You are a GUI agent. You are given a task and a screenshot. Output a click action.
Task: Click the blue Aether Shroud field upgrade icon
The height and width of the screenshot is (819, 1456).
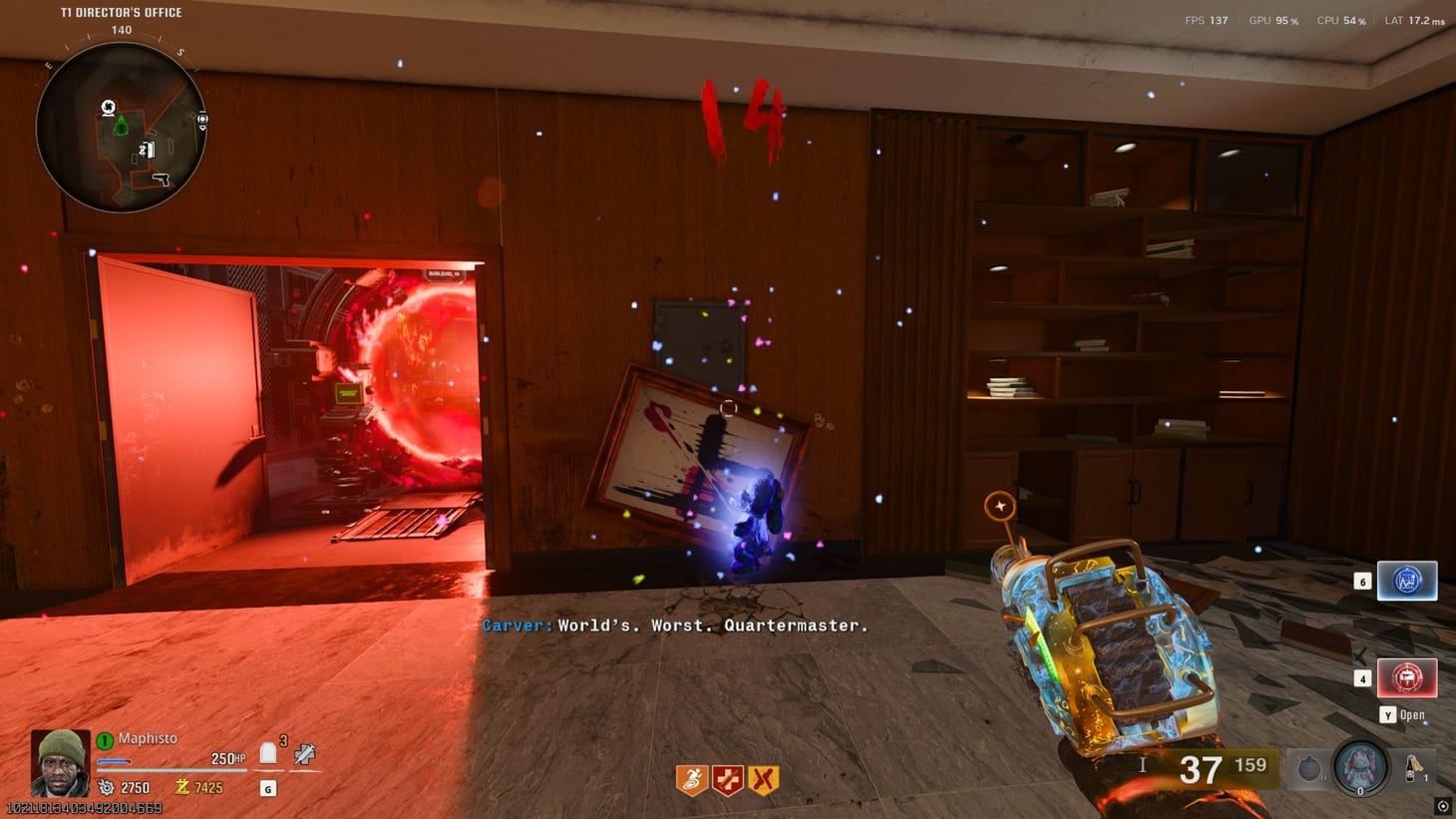click(x=1405, y=580)
